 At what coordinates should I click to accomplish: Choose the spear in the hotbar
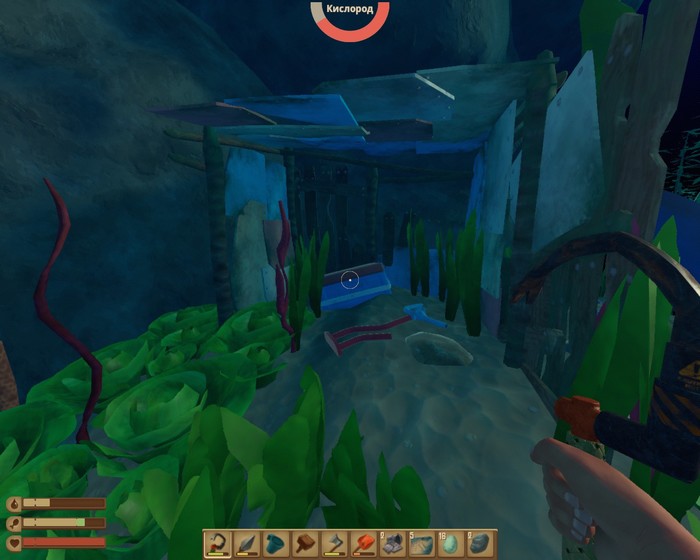(246, 543)
